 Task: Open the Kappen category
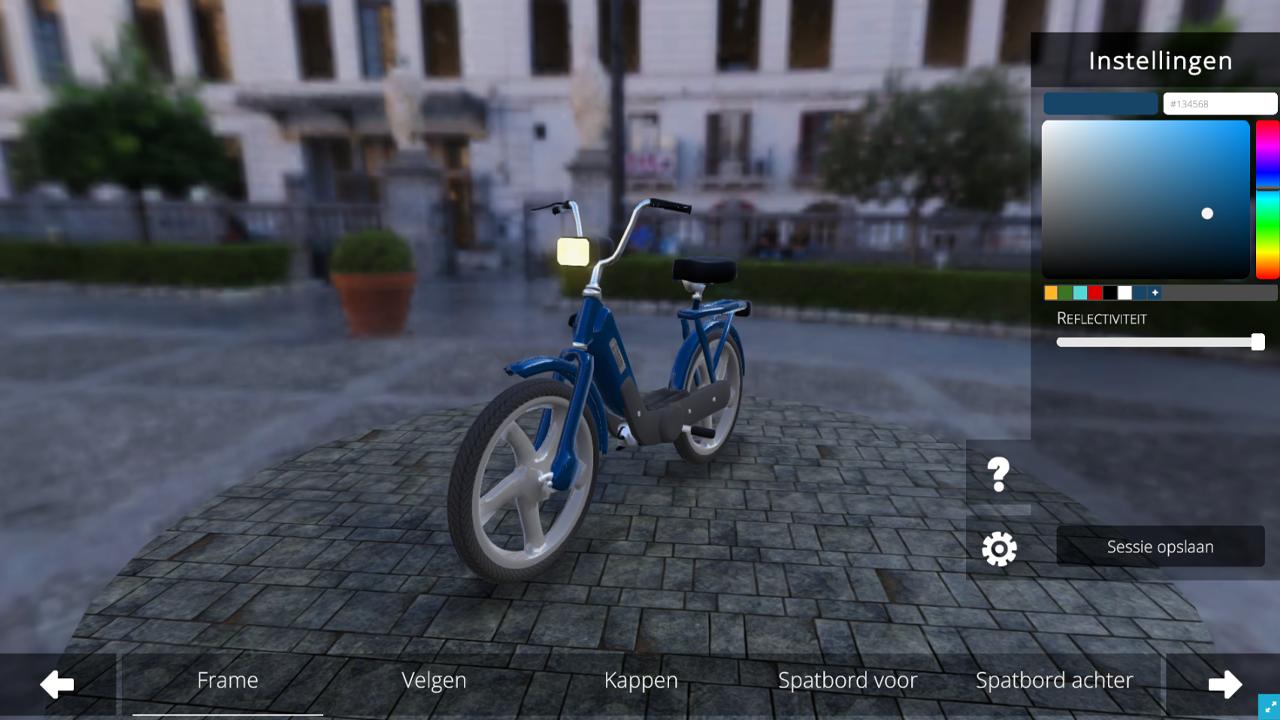coord(641,681)
